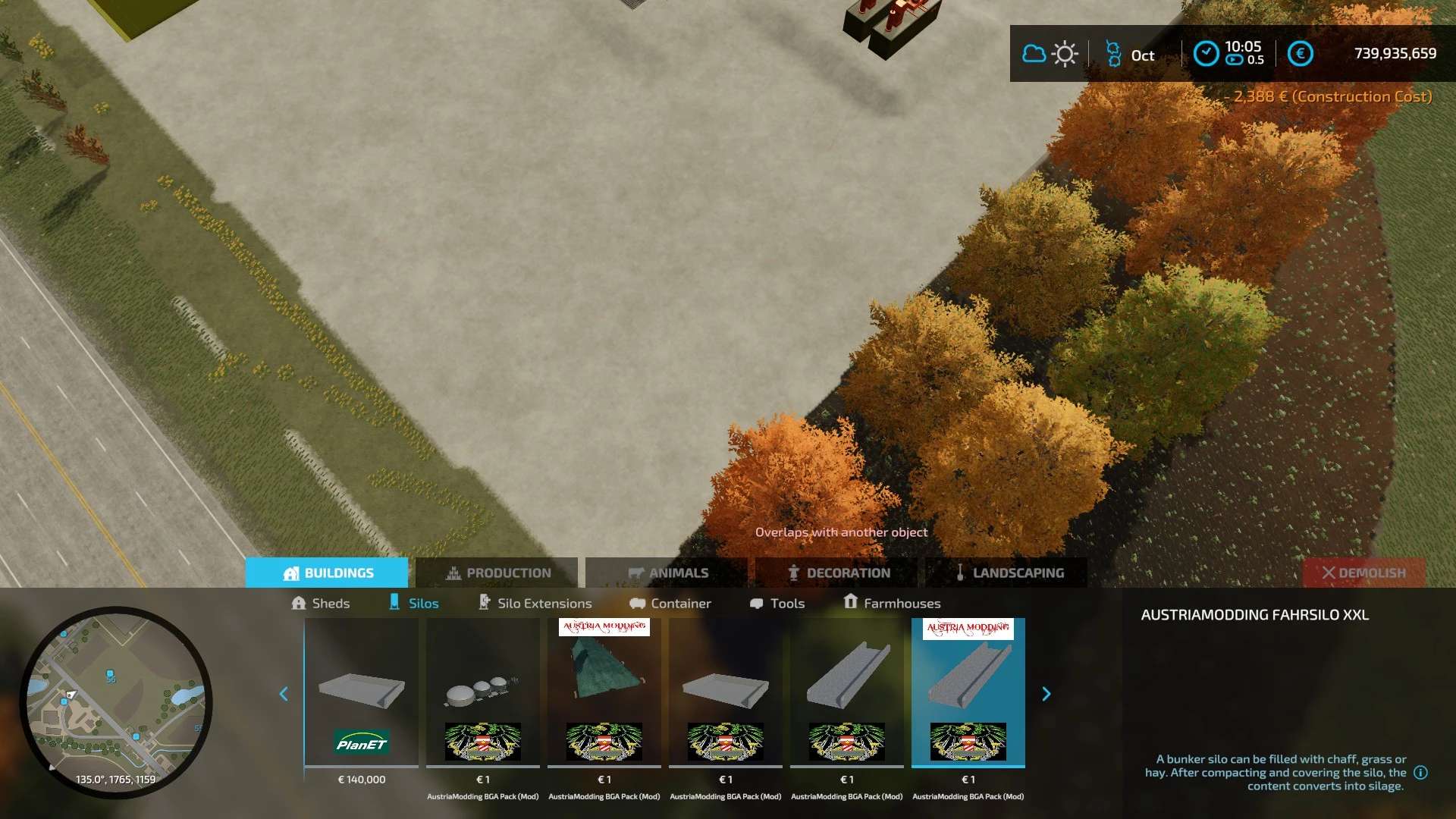Click the Buildings tab

click(x=327, y=573)
